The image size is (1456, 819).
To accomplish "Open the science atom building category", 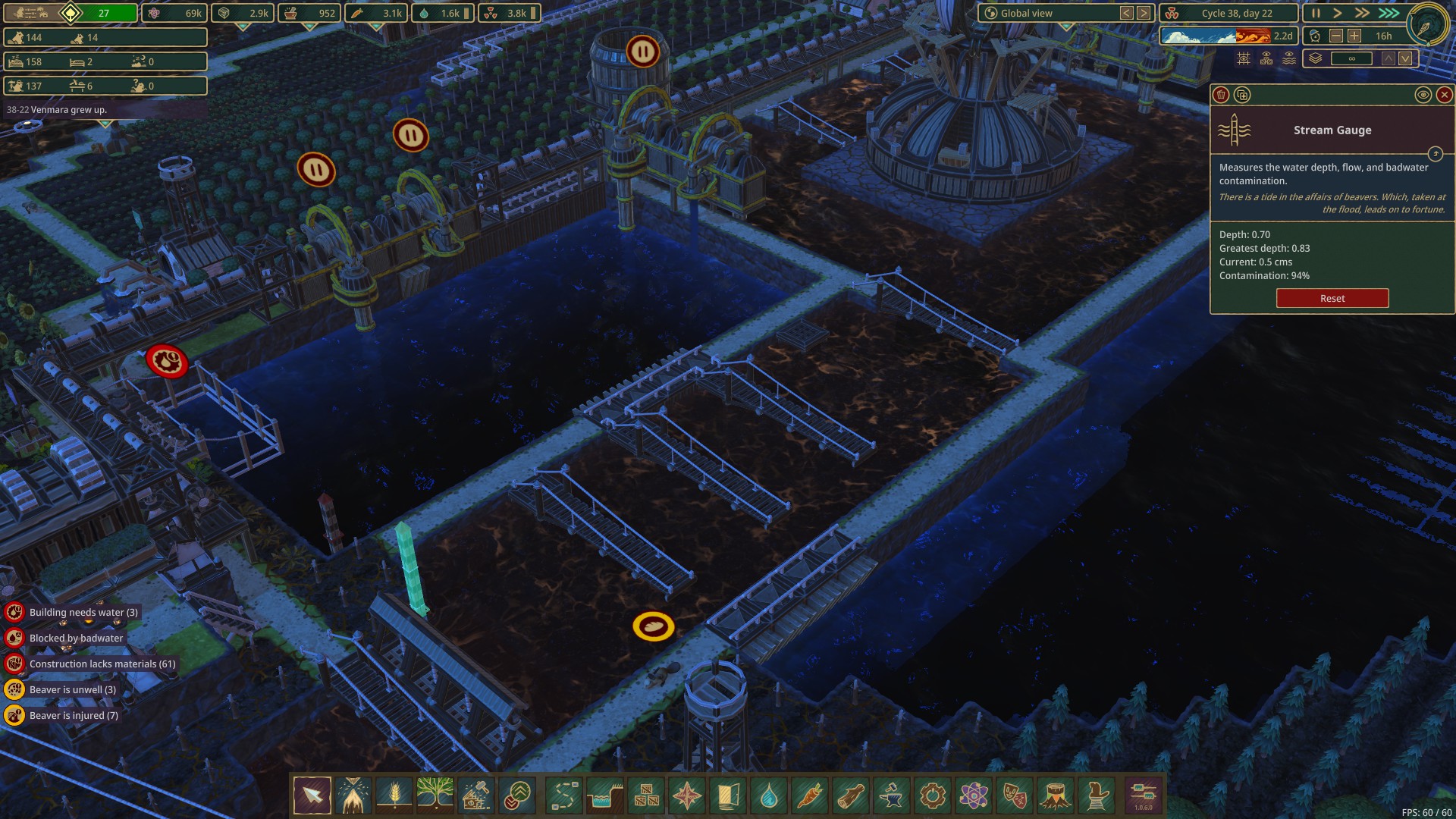I will 973,796.
